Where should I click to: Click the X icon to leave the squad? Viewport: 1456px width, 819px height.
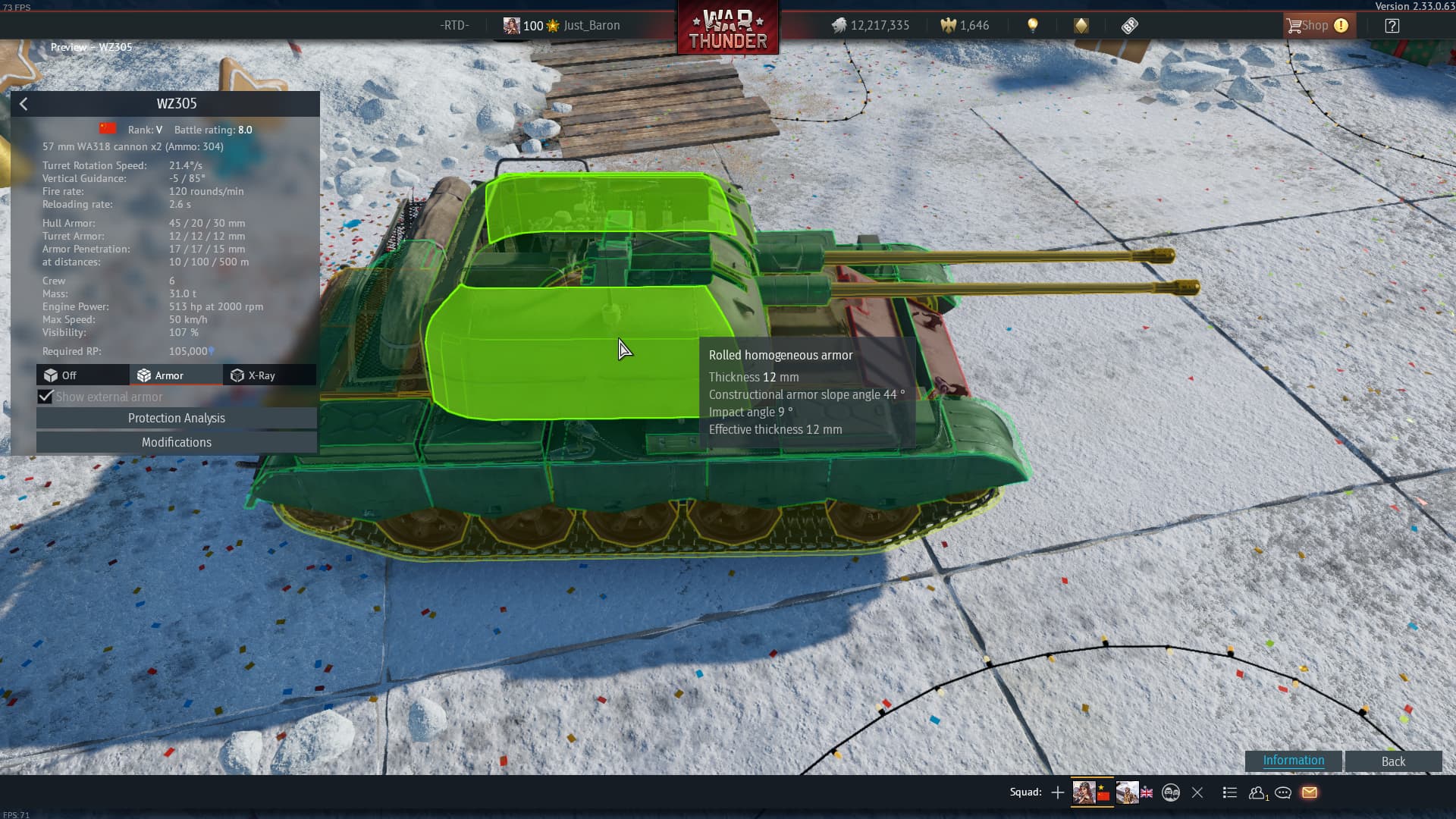(x=1197, y=792)
